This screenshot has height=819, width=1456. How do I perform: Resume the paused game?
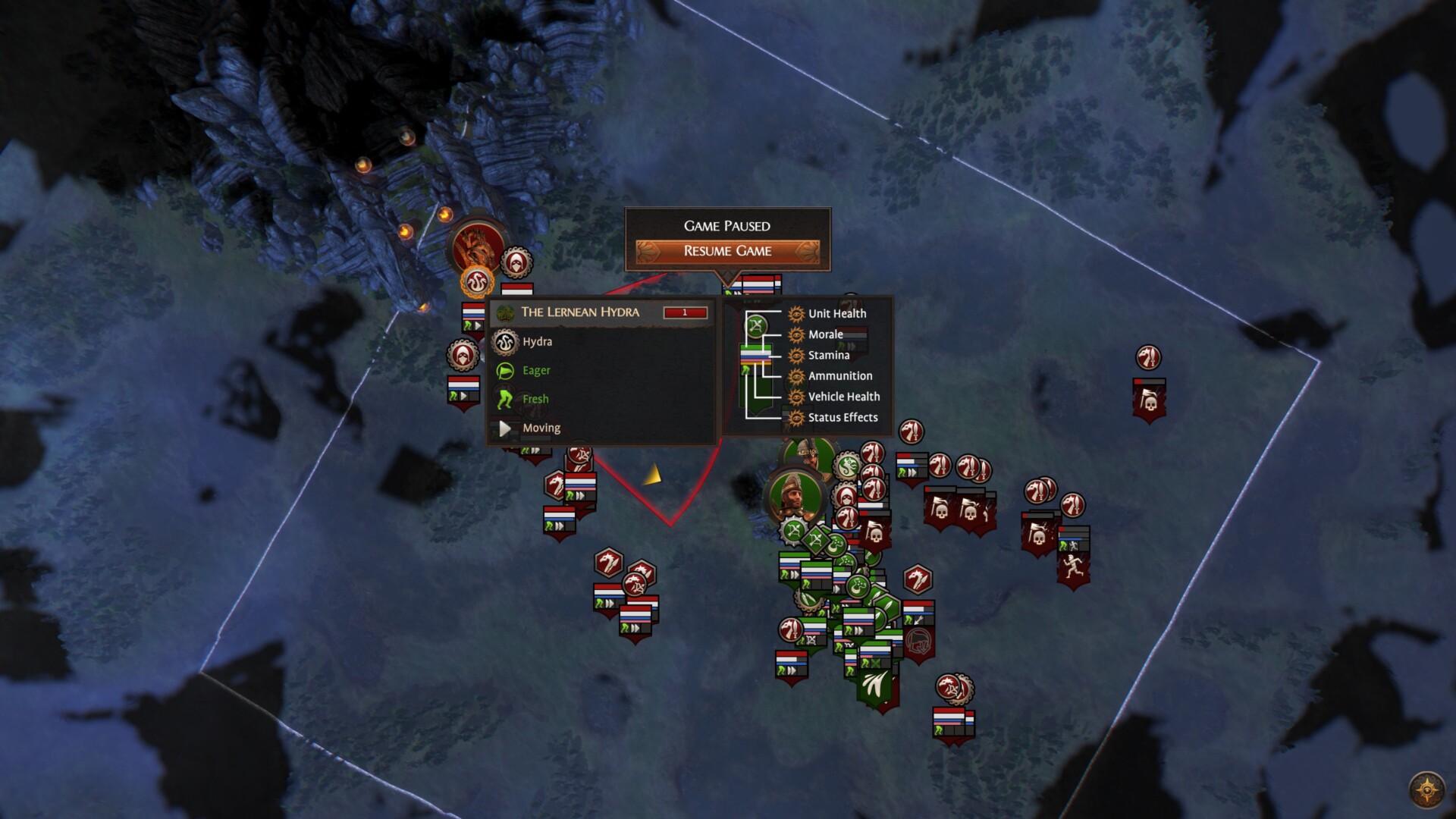point(727,251)
